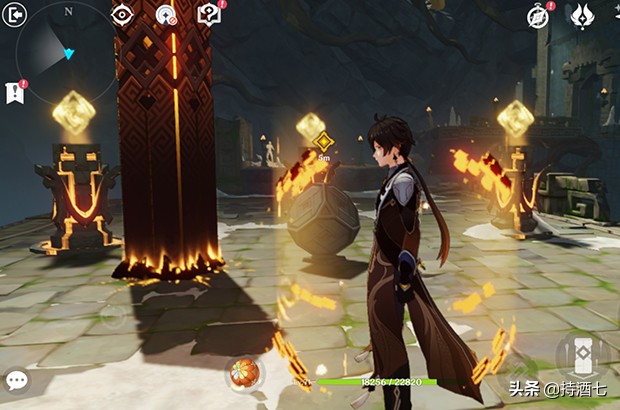Use the orange round food item shortcut

(x=242, y=374)
